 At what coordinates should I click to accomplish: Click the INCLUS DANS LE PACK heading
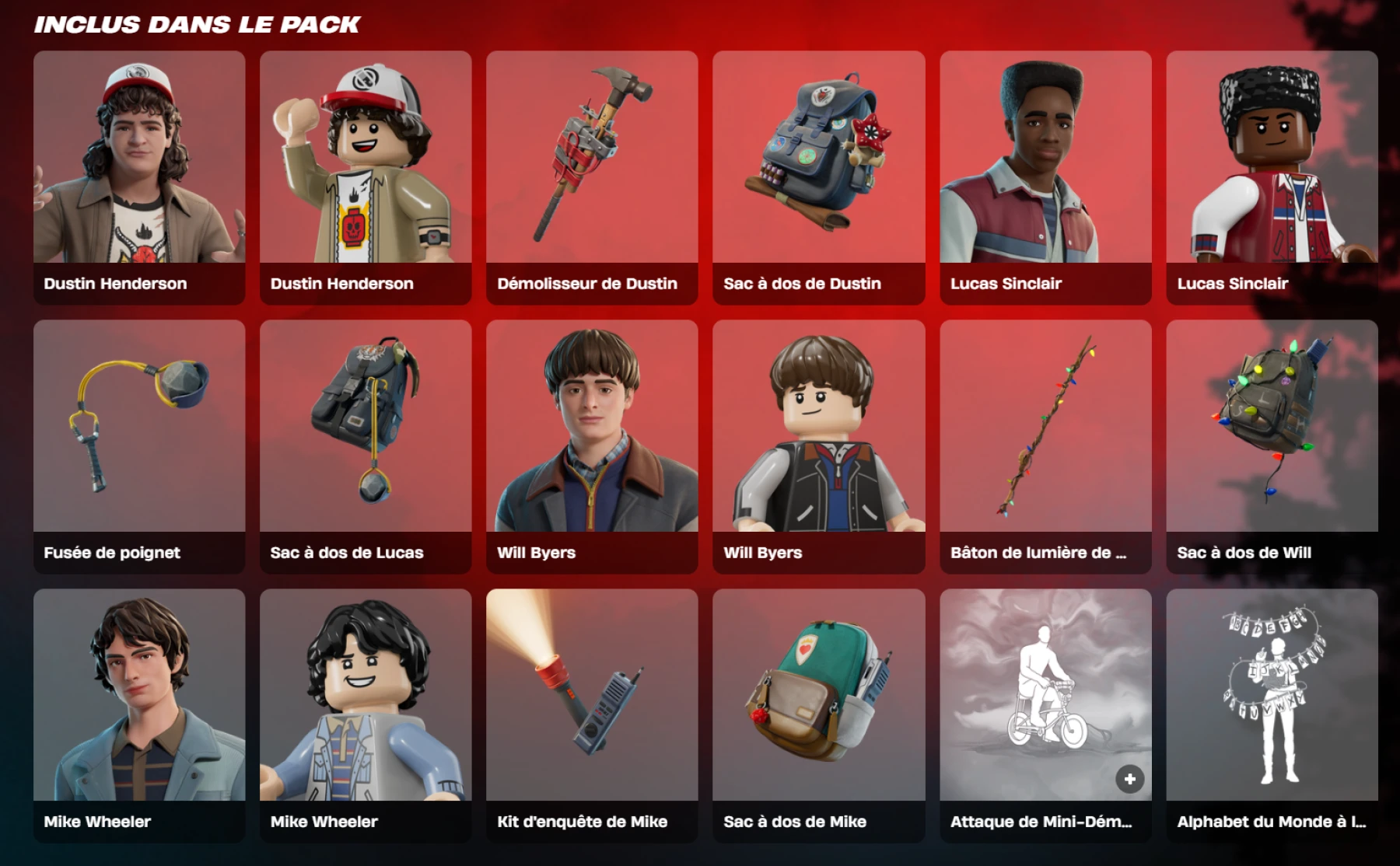tap(194, 23)
